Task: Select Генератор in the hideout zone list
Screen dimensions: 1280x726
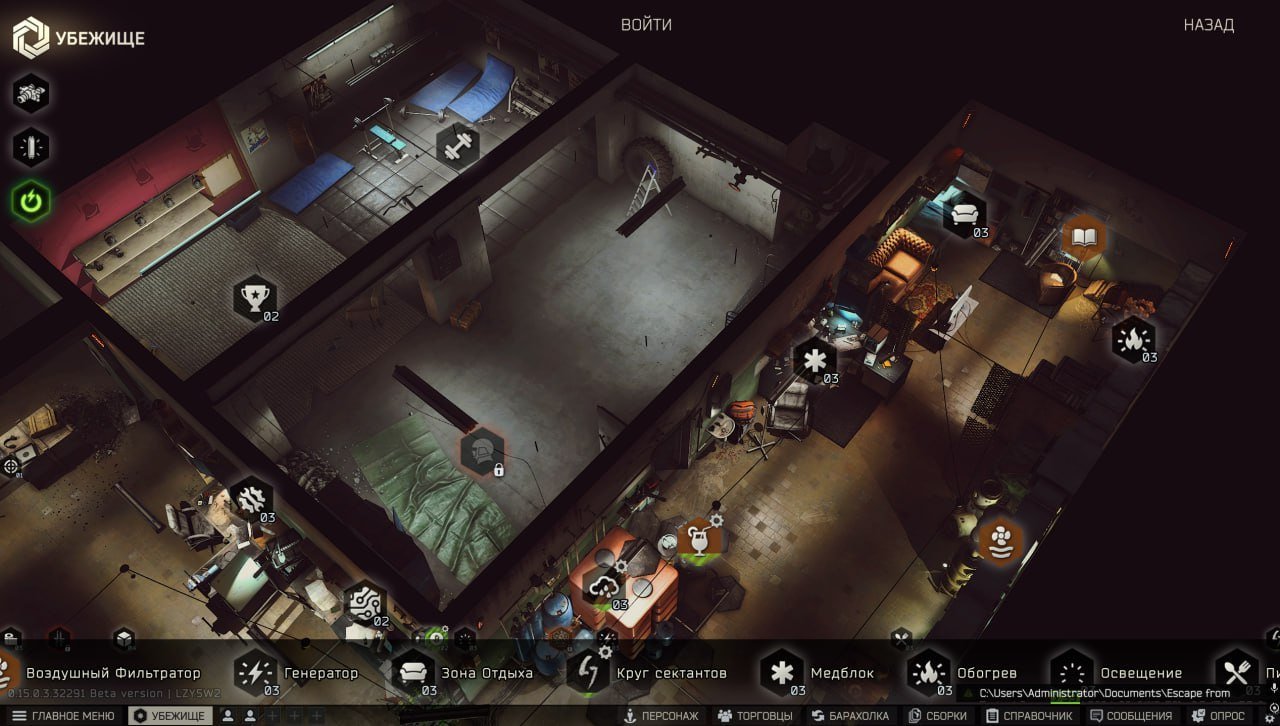Action: (298, 673)
